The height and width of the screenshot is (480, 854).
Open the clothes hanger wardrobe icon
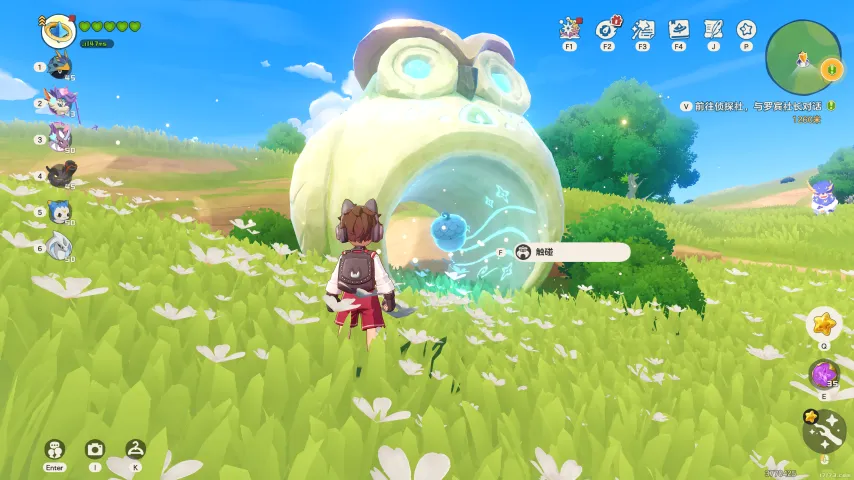pos(135,449)
